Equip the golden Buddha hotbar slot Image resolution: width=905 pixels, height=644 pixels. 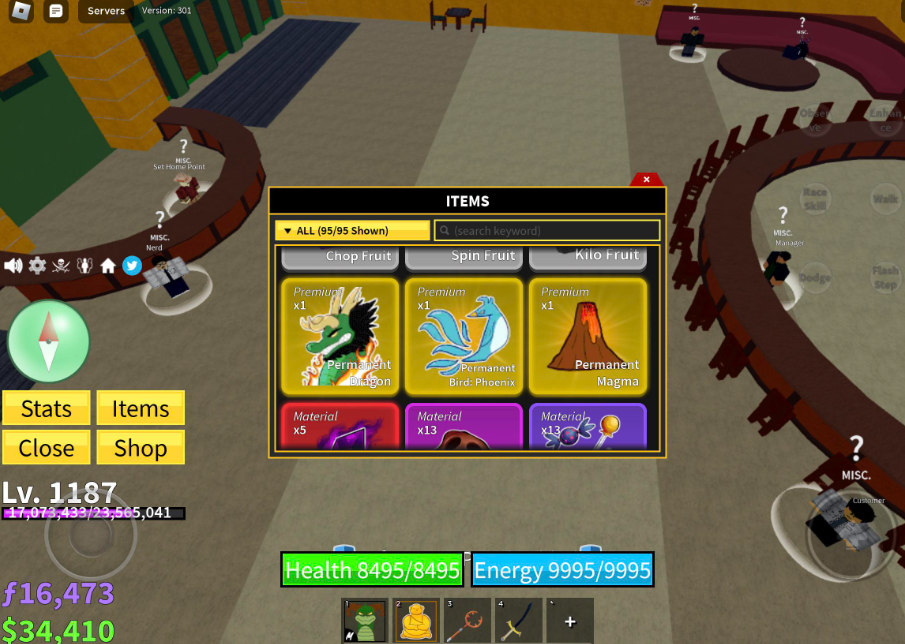[x=415, y=621]
